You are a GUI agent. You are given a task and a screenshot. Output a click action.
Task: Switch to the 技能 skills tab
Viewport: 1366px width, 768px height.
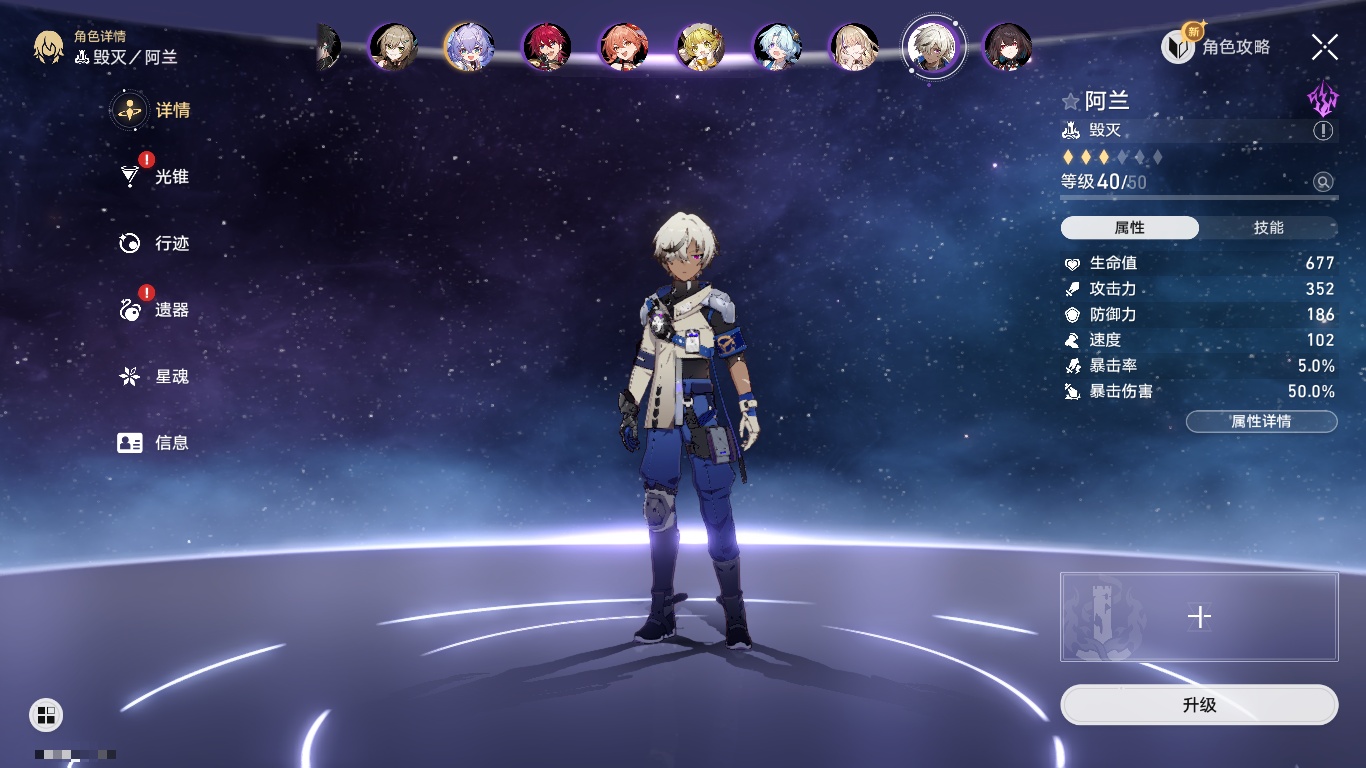pos(1268,228)
